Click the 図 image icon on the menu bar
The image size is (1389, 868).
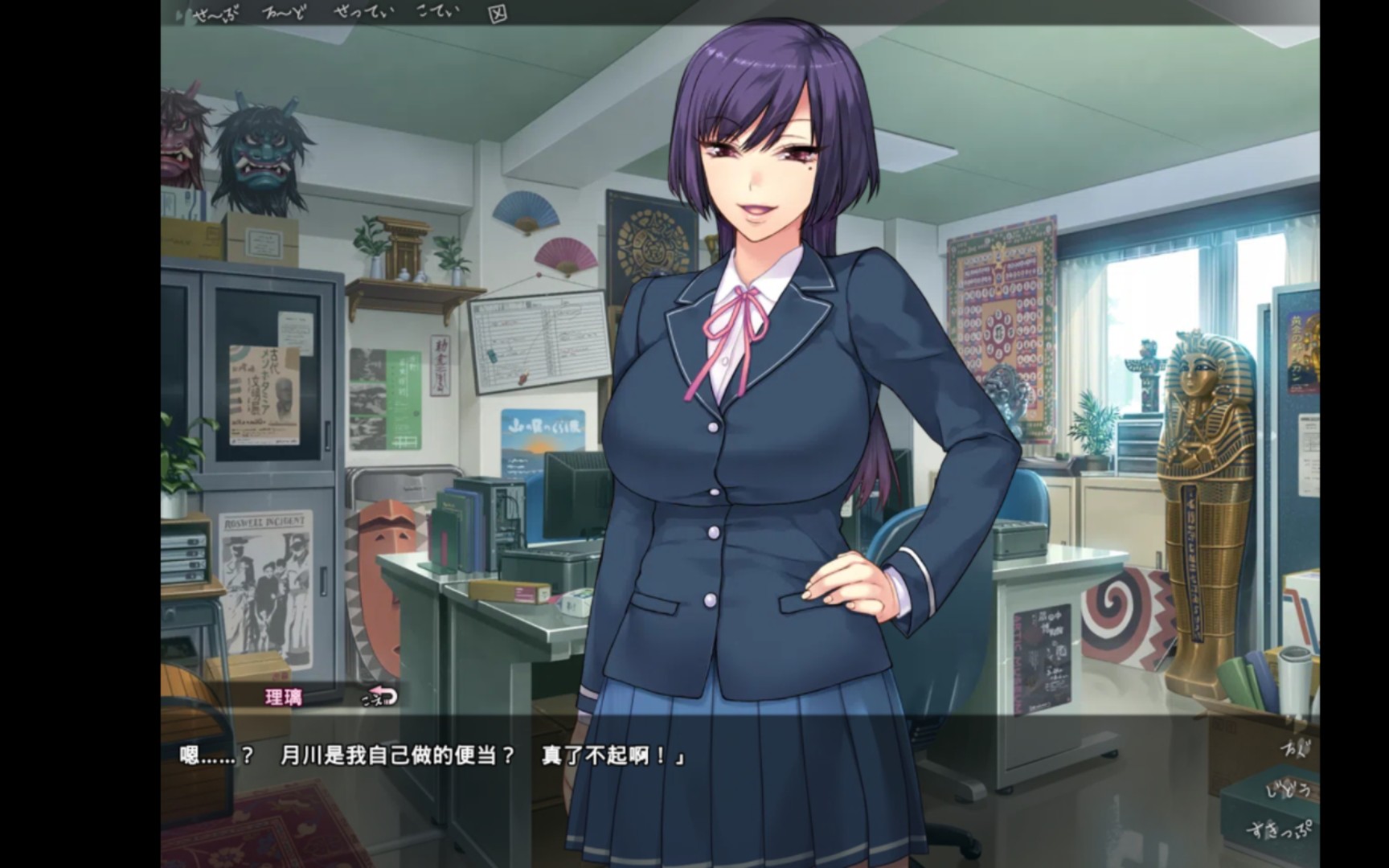pos(498,13)
